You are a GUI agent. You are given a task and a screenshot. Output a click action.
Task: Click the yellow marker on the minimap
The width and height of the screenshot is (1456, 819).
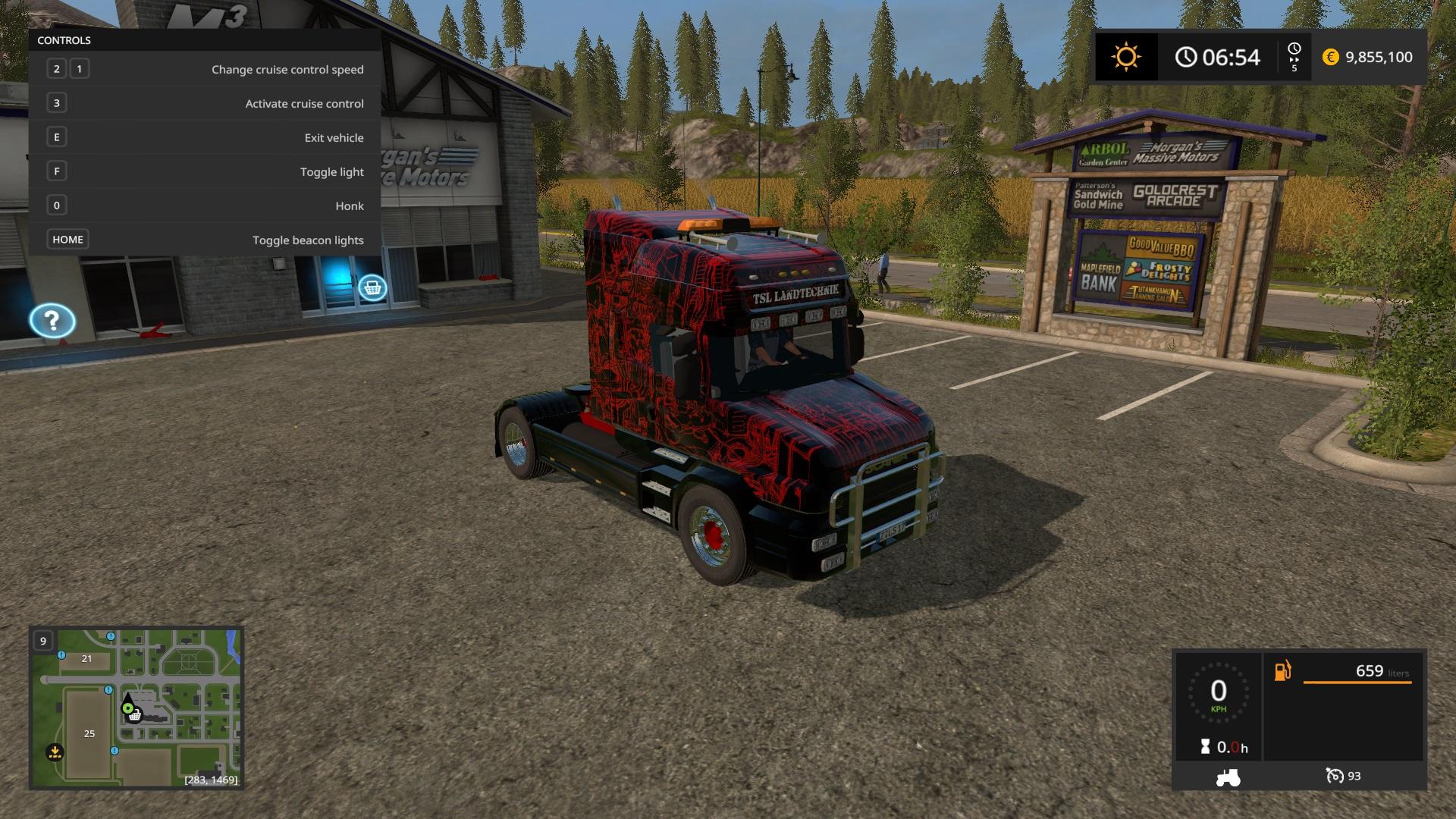(x=55, y=752)
